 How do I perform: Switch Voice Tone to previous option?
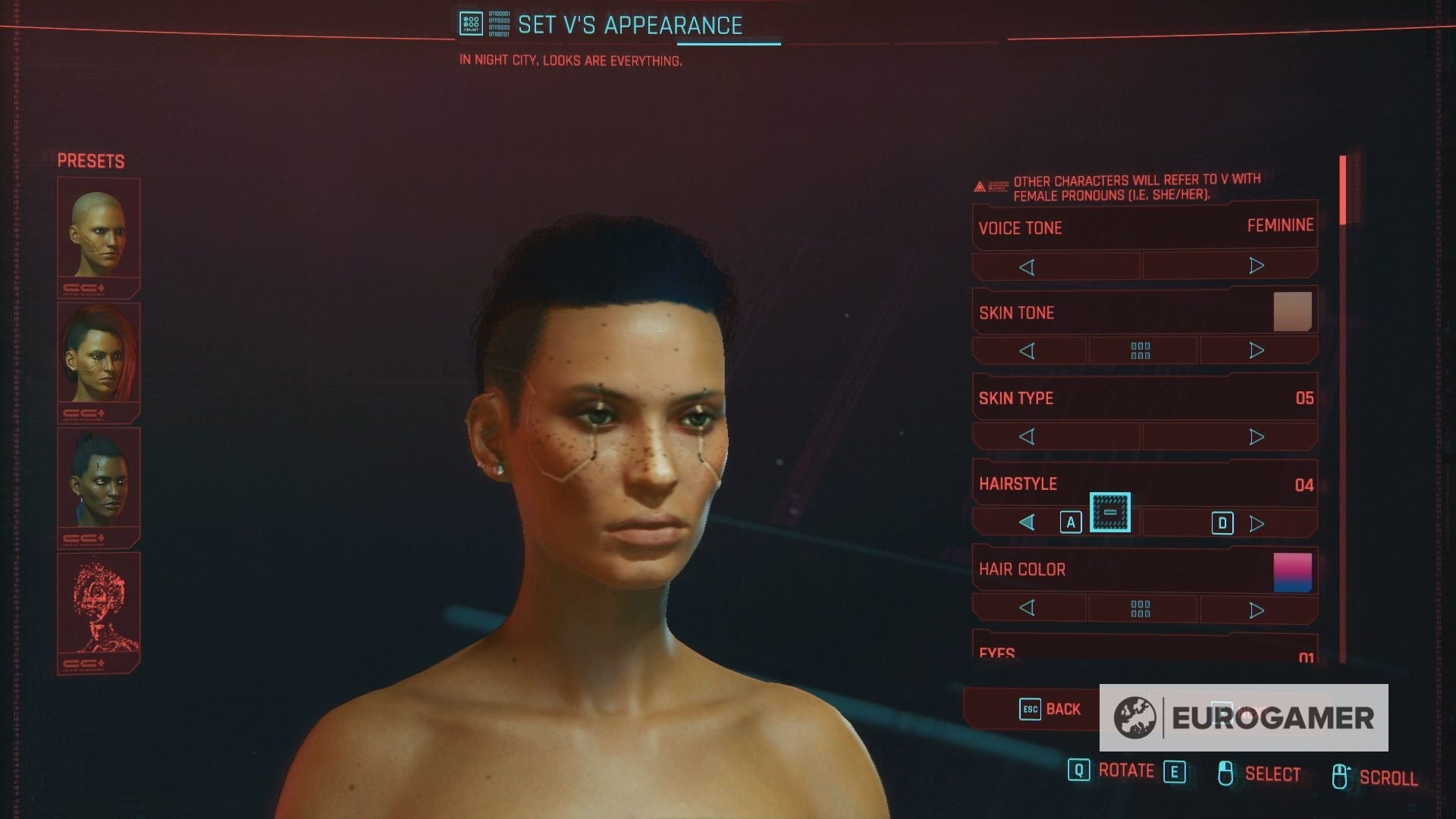pyautogui.click(x=1027, y=267)
